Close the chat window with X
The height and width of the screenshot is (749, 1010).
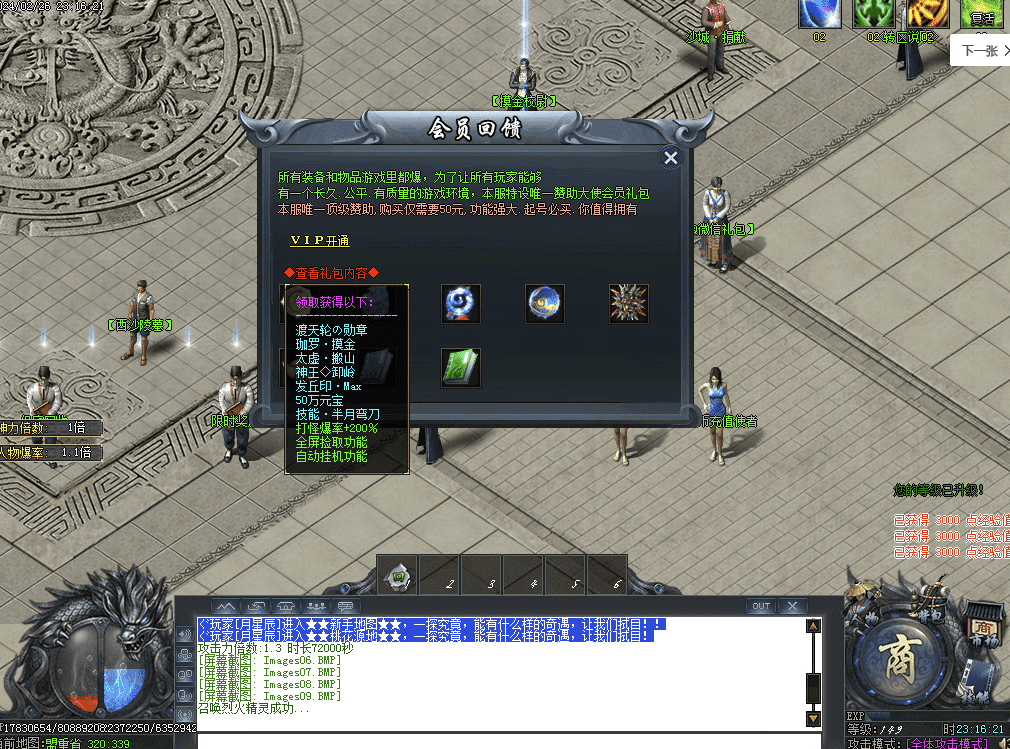[792, 606]
